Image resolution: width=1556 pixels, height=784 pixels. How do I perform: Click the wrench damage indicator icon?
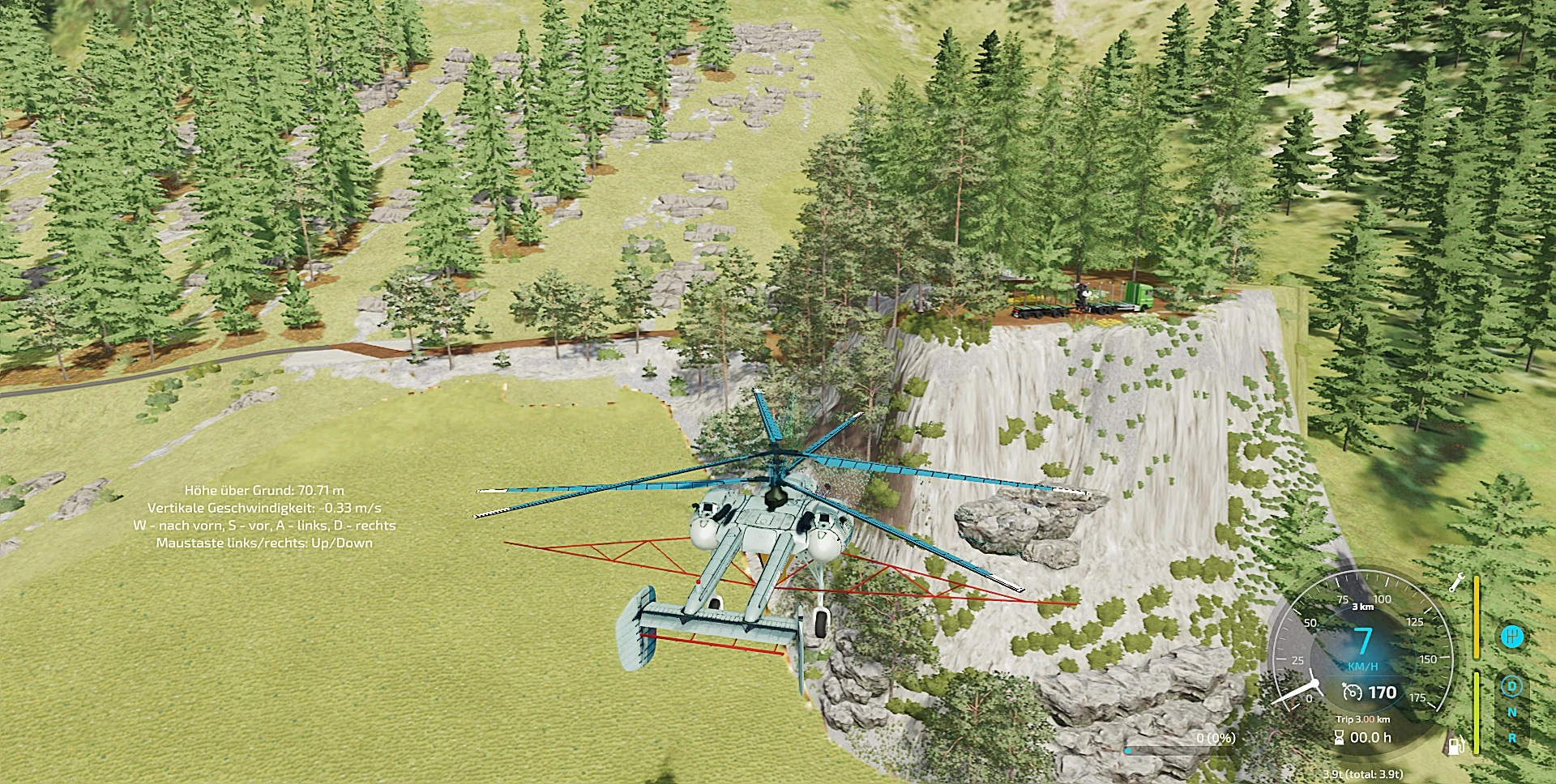point(1457,582)
